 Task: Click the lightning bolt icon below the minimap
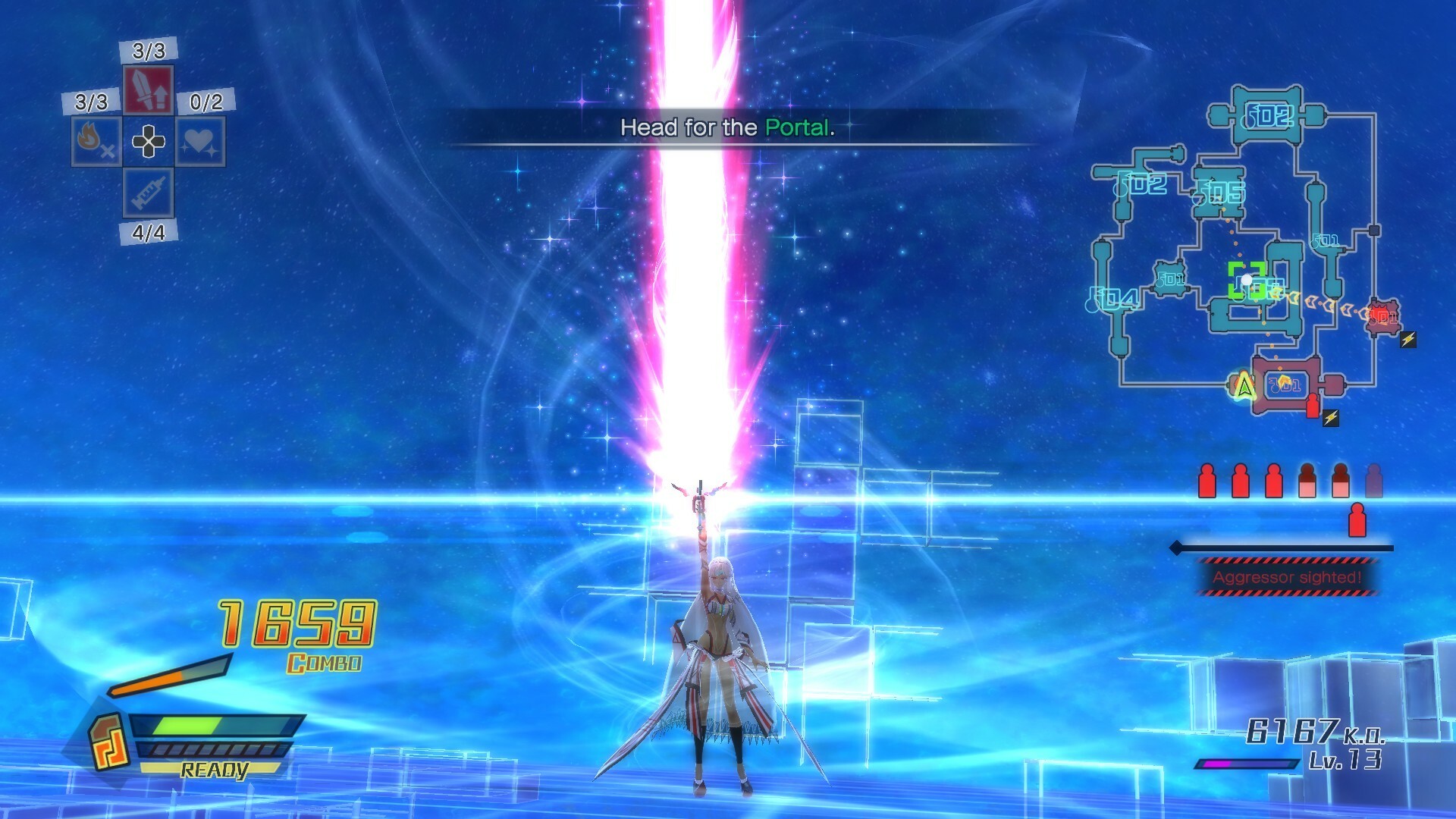point(1330,416)
